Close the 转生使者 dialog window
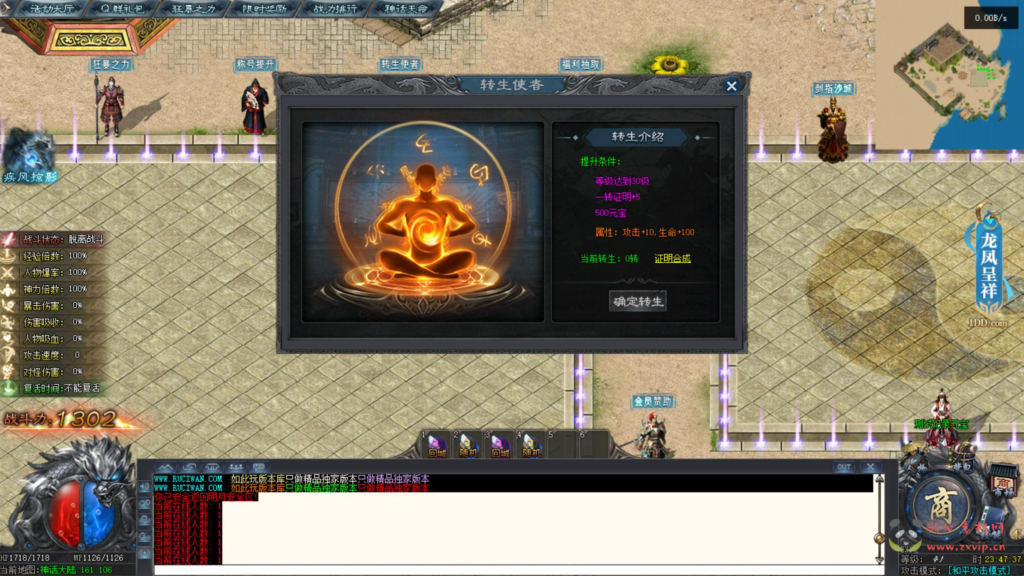This screenshot has height=576, width=1024. (x=731, y=86)
